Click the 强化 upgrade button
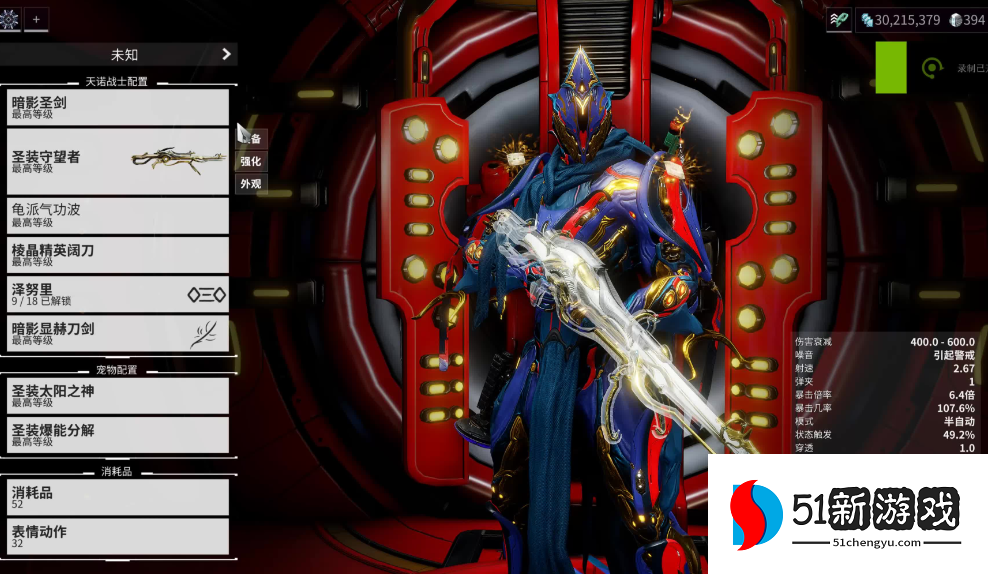 click(x=250, y=161)
